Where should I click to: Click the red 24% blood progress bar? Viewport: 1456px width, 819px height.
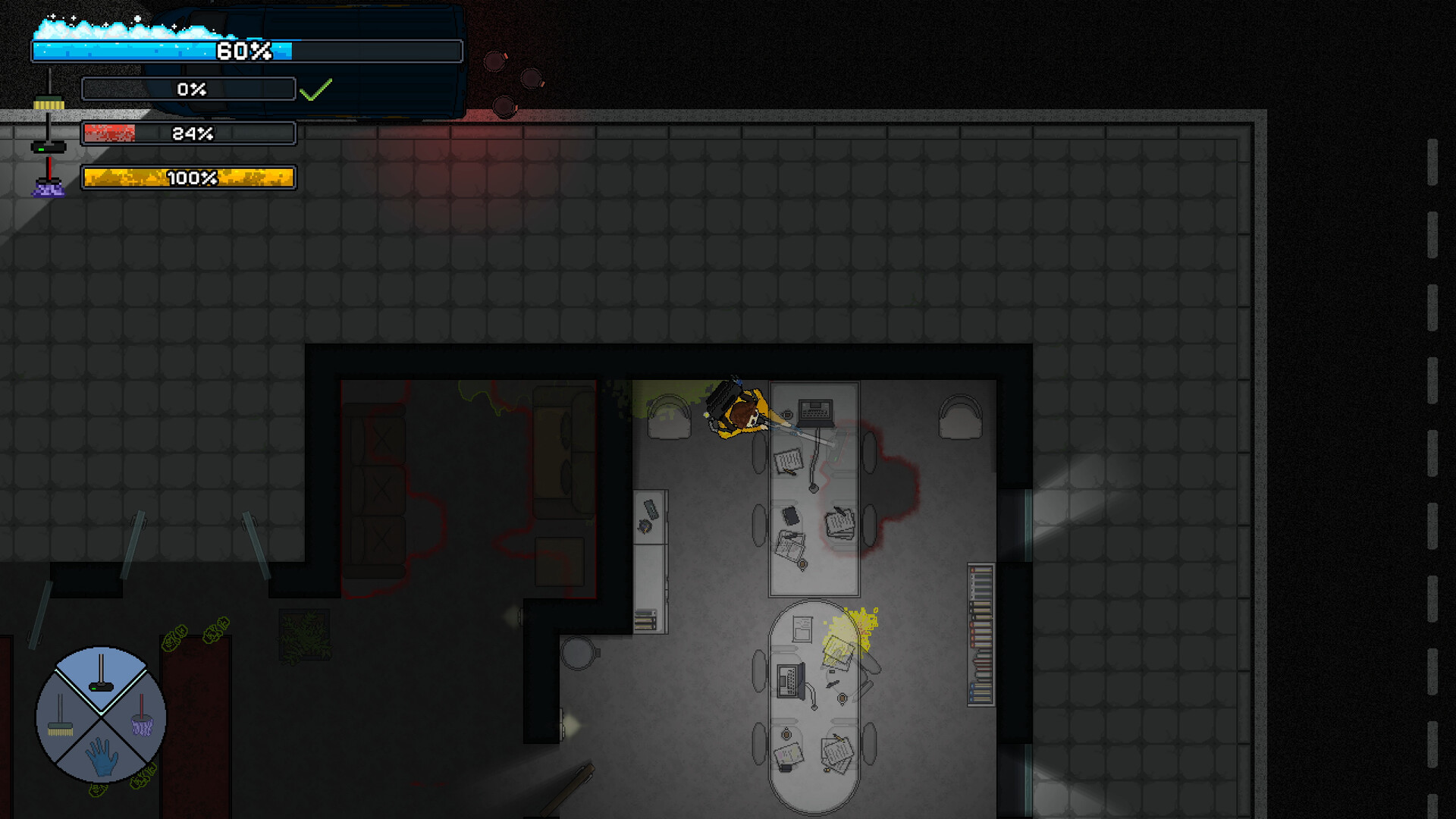coord(187,134)
